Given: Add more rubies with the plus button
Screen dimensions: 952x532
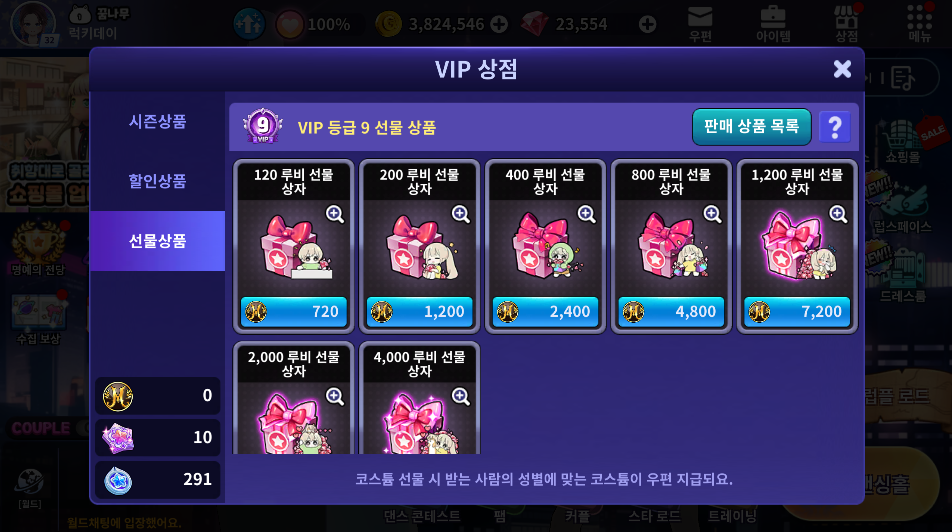Looking at the screenshot, I should pos(648,24).
